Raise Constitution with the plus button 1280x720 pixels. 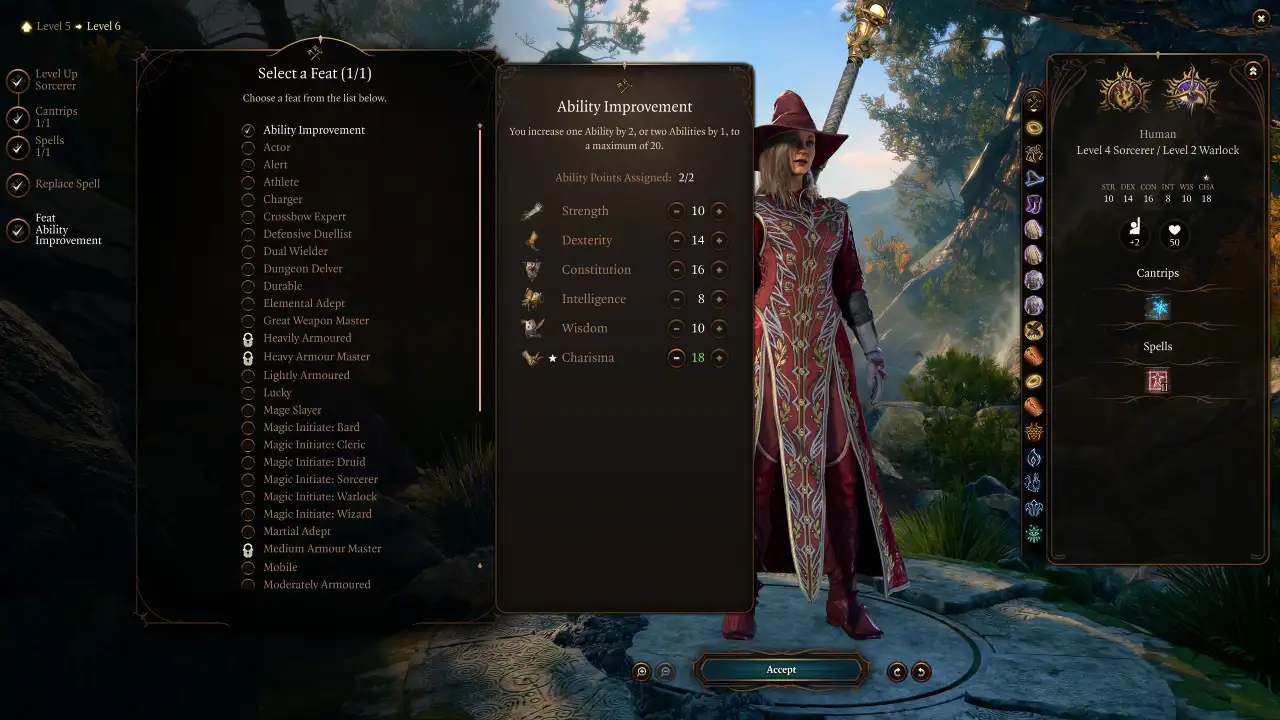click(x=719, y=270)
